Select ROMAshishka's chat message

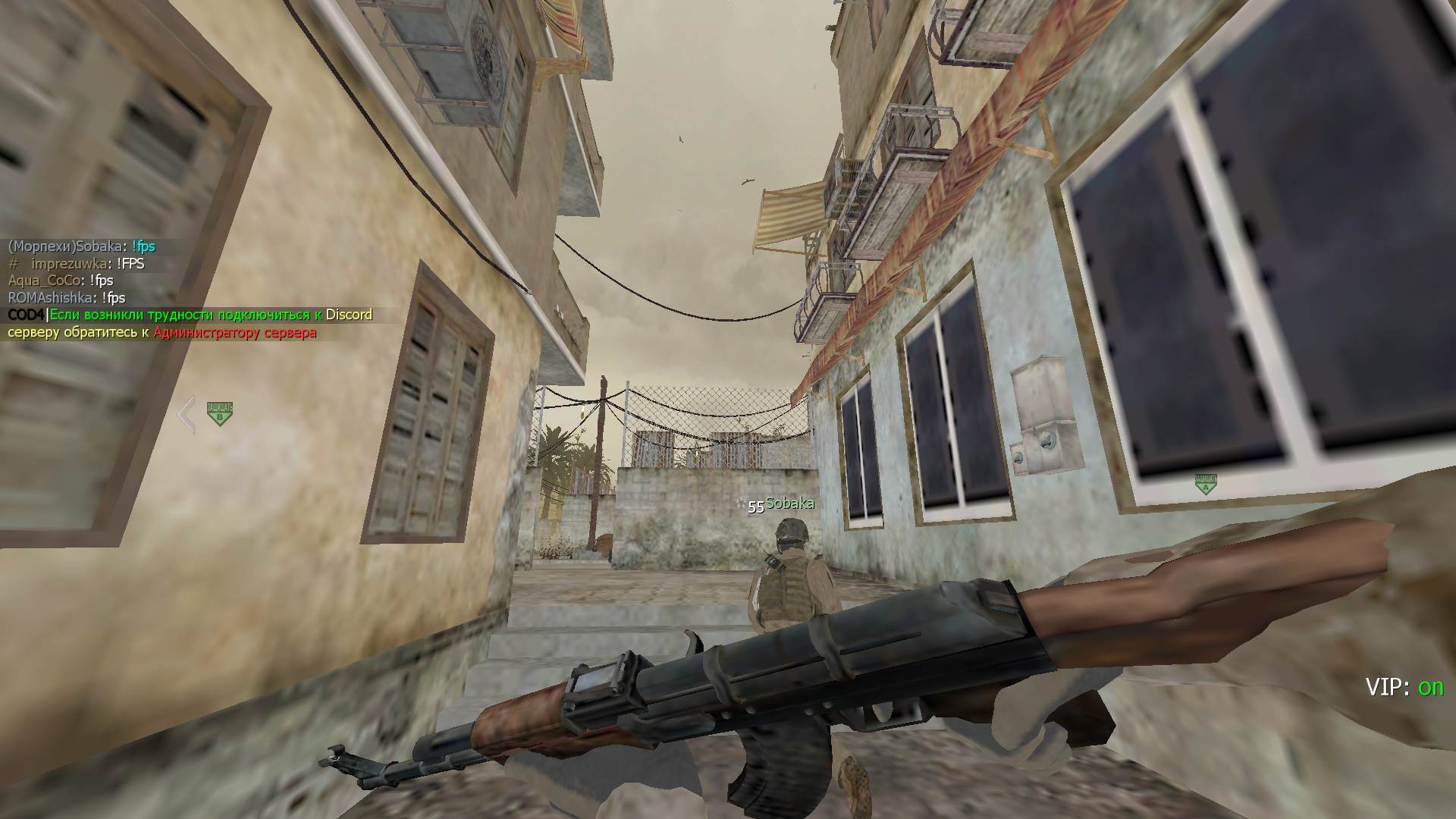point(67,298)
